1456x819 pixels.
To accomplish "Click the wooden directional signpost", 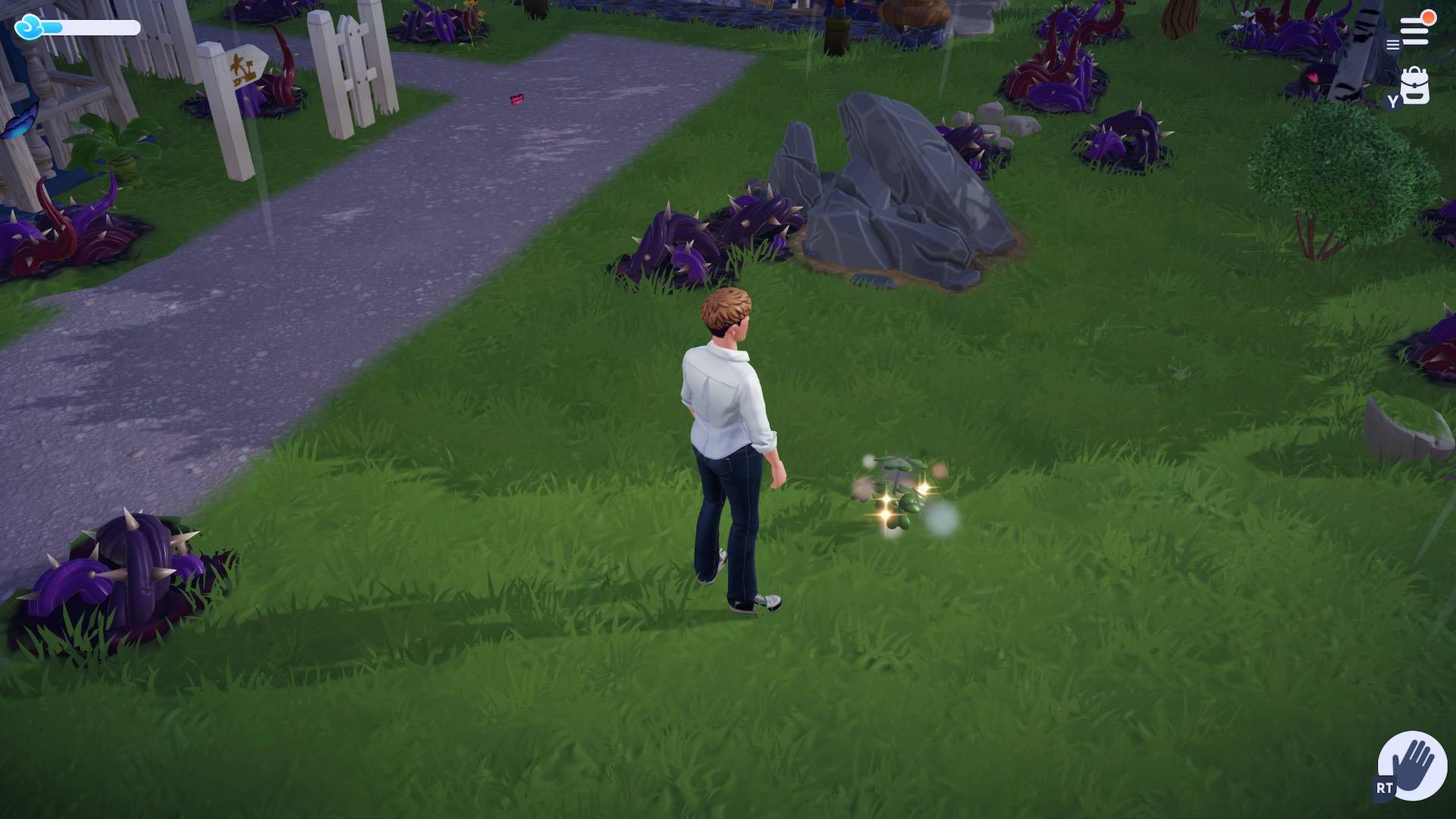I will point(244,72).
